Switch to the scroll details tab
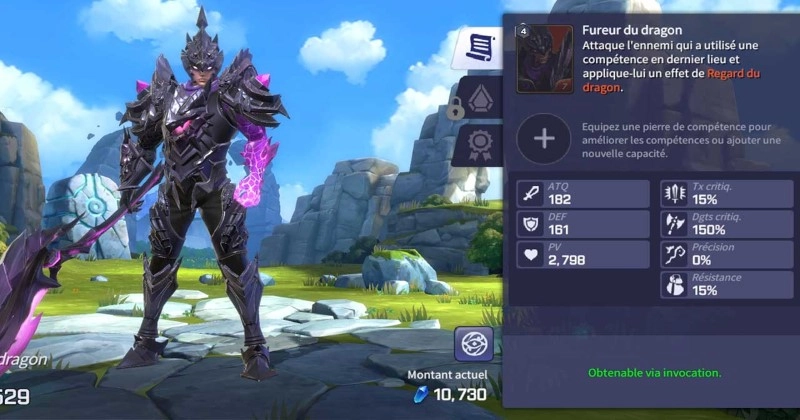The width and height of the screenshot is (800, 420). pos(479,48)
